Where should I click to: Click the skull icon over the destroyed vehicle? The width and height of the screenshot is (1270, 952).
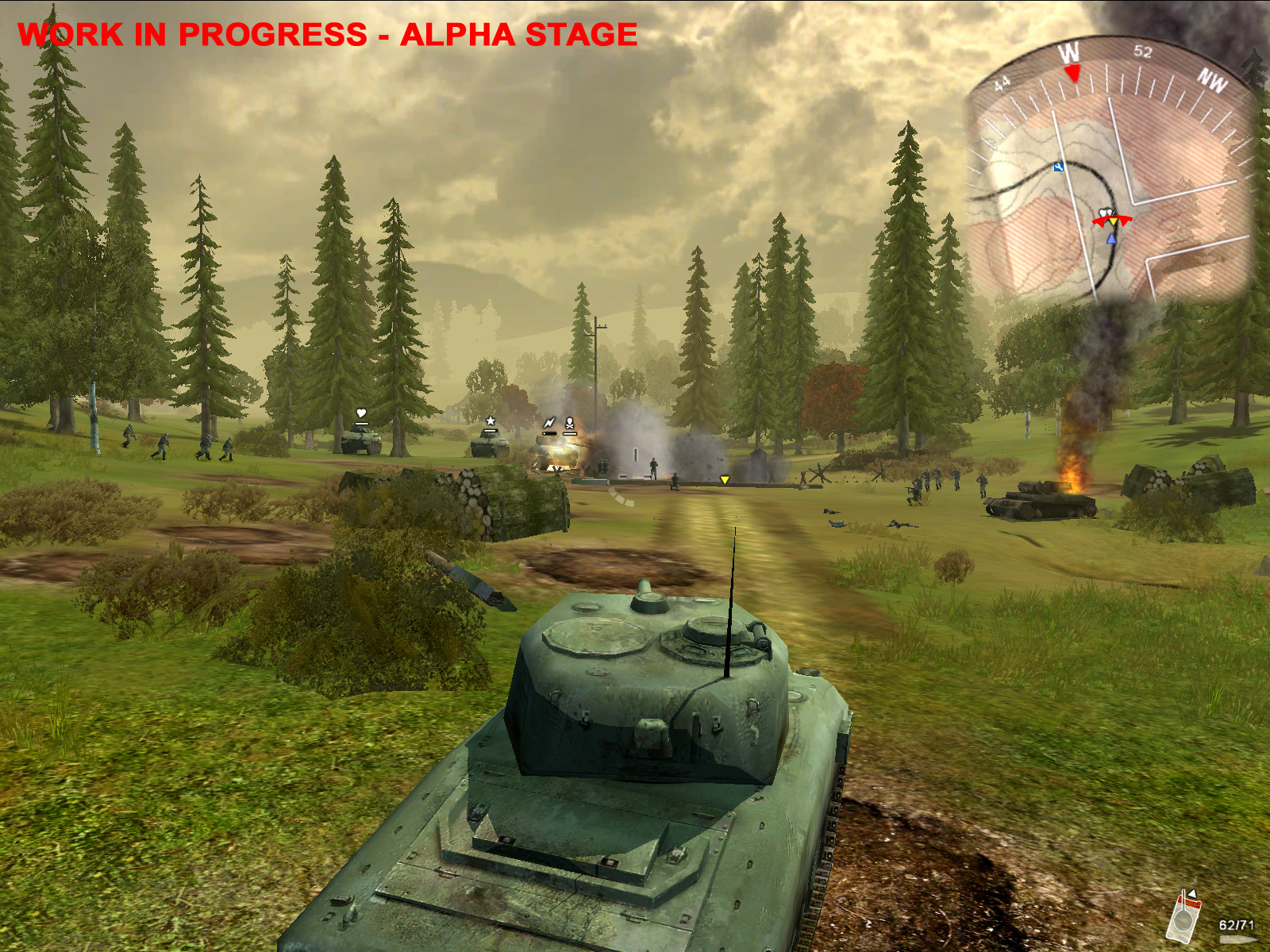click(x=570, y=422)
